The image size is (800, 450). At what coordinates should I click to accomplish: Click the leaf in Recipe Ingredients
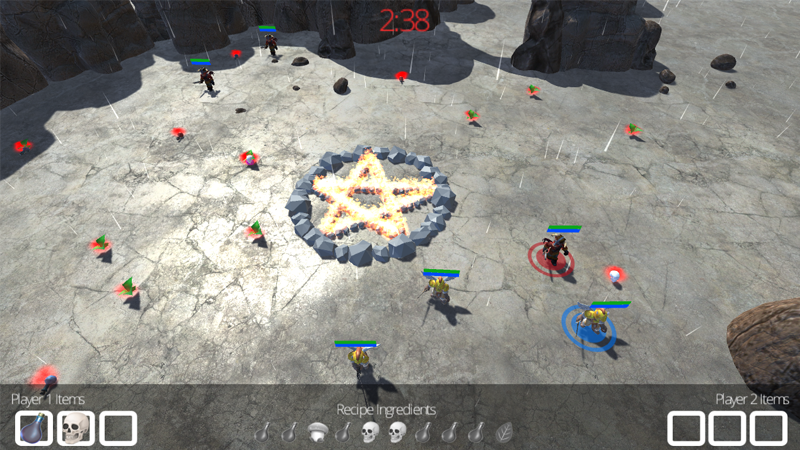[x=505, y=432]
